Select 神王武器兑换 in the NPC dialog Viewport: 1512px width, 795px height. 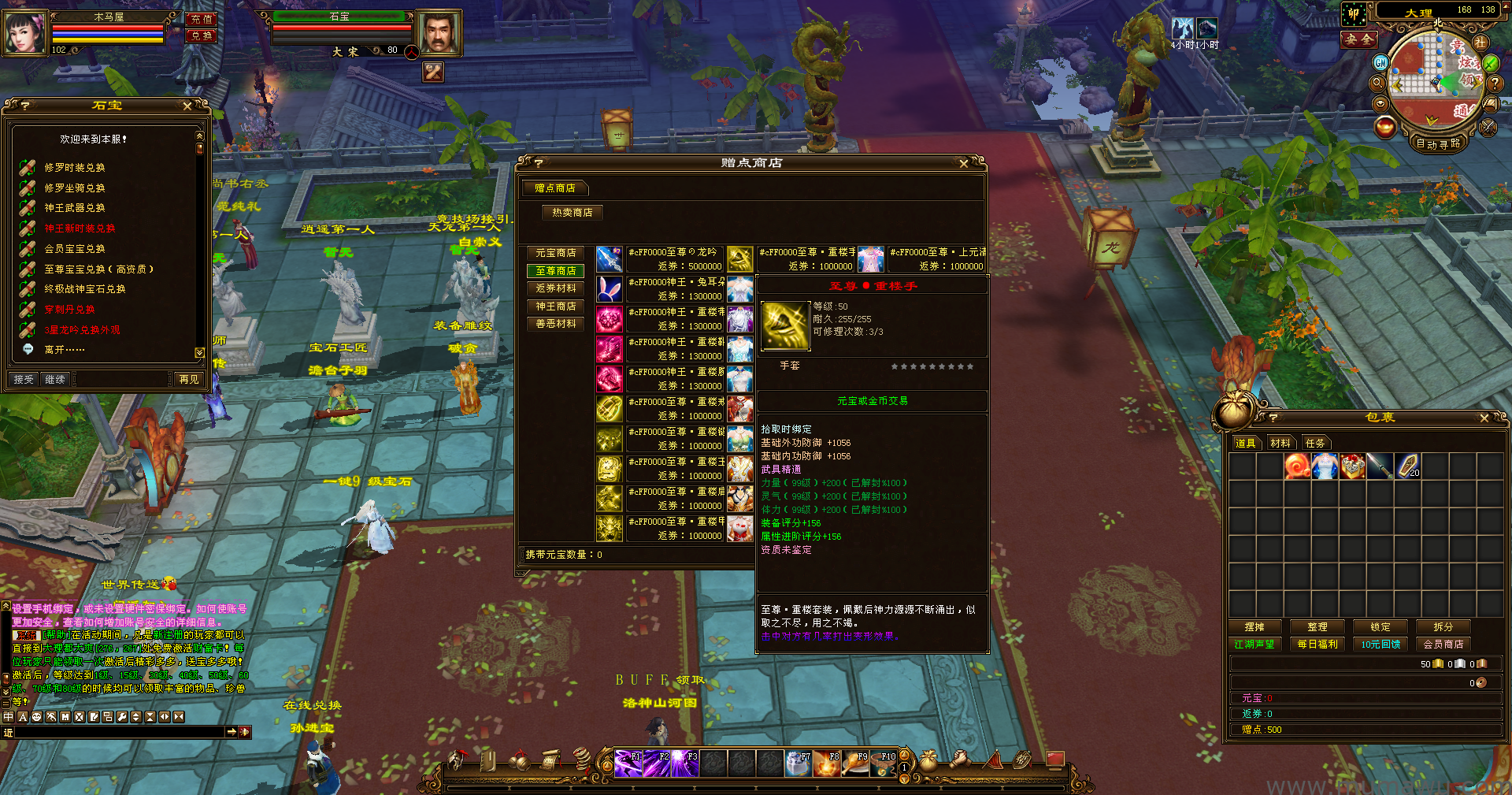coord(74,208)
